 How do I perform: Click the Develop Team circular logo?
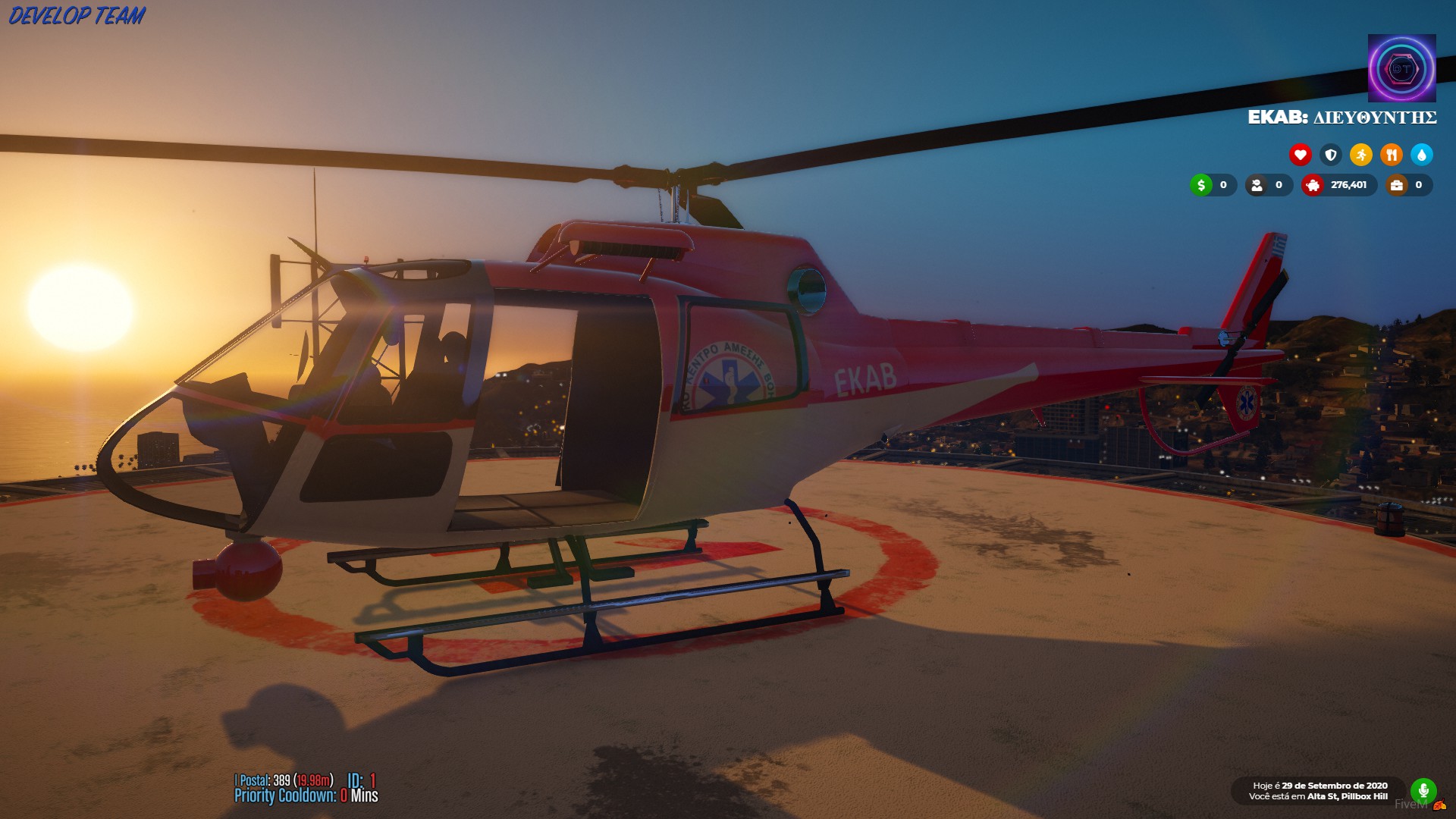click(x=1401, y=68)
